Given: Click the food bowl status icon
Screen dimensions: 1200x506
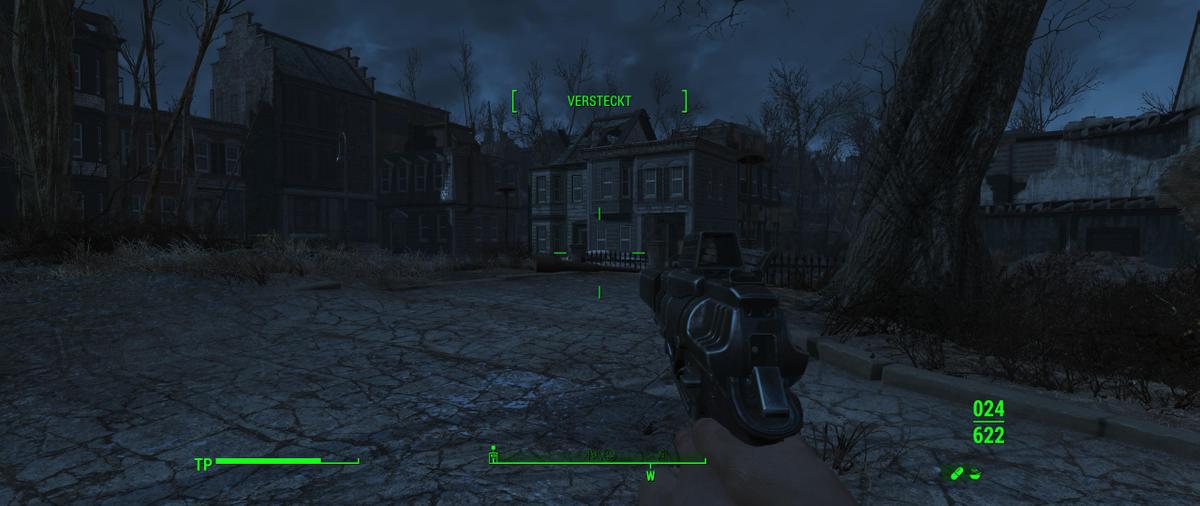Looking at the screenshot, I should [x=975, y=473].
